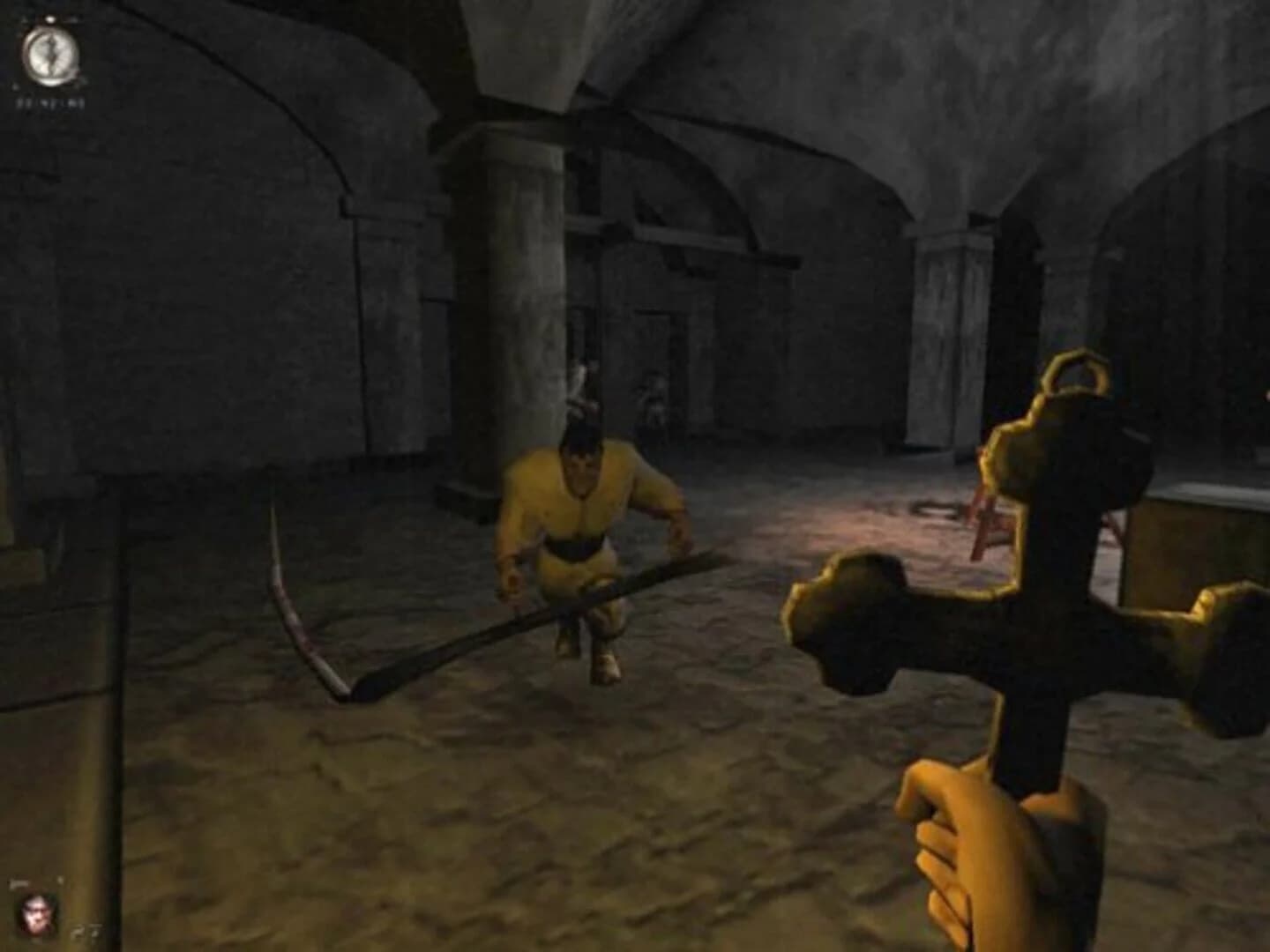
Task: Toggle the small indicator above the portrait frame
Action: pos(60,879)
